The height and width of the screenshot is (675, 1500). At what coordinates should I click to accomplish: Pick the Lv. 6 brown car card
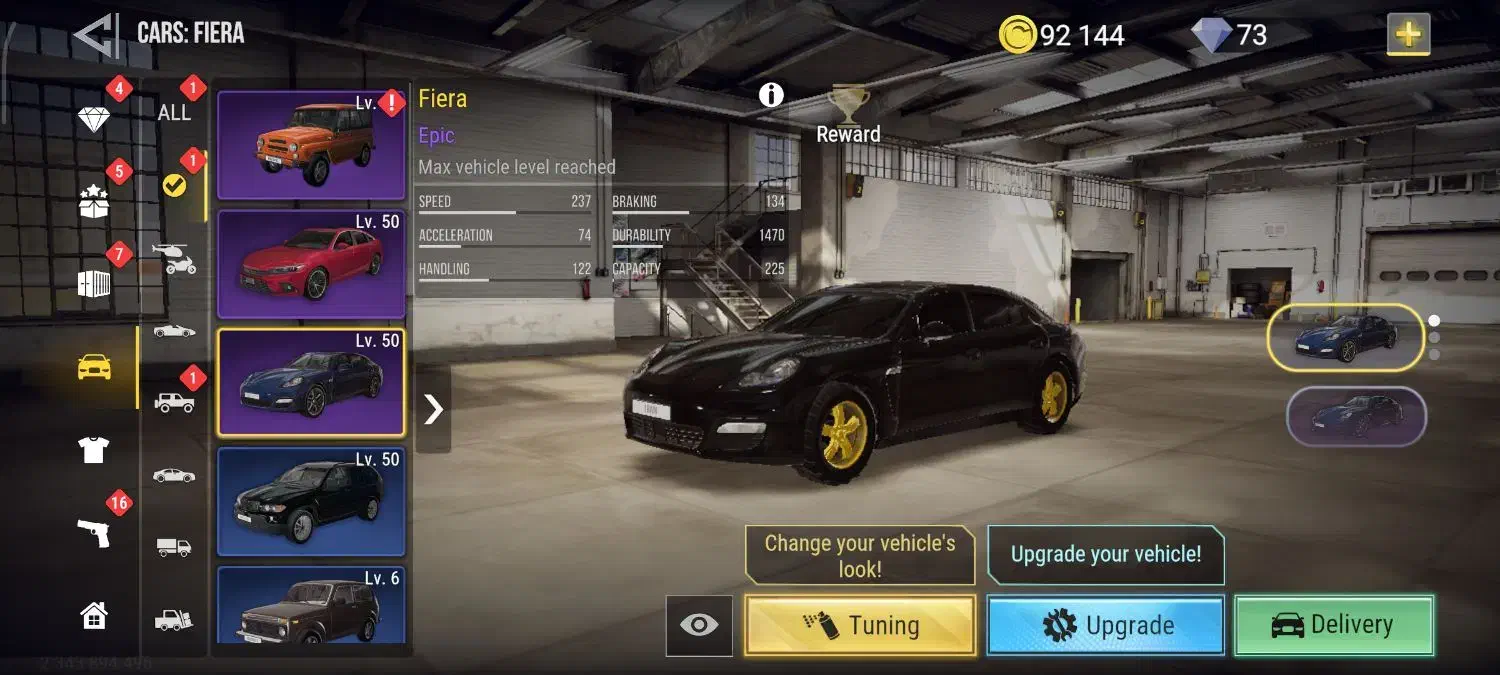coord(310,605)
